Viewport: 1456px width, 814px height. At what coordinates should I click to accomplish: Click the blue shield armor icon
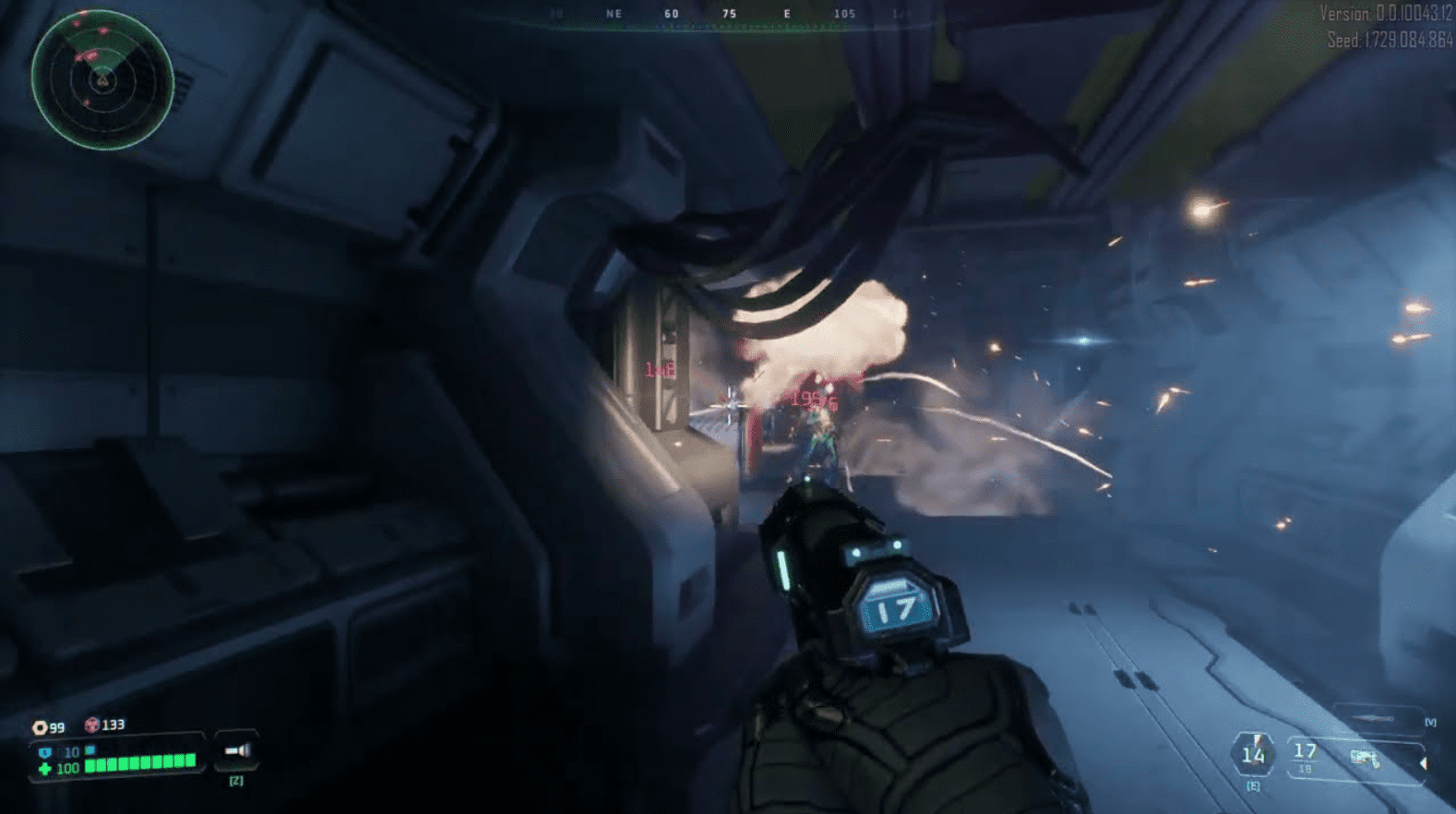pyautogui.click(x=44, y=753)
